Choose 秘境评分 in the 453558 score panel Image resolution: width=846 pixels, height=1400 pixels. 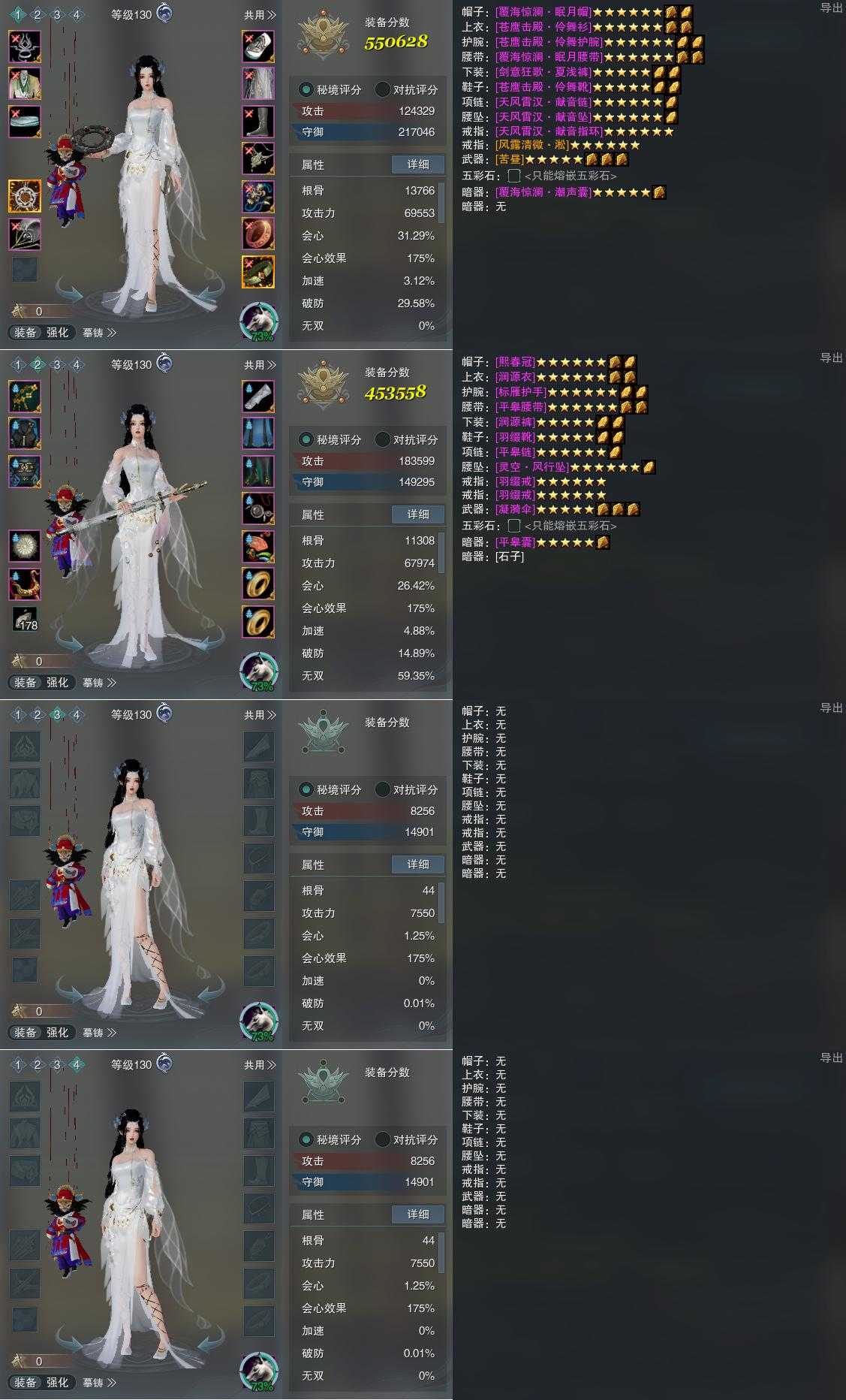pyautogui.click(x=330, y=439)
